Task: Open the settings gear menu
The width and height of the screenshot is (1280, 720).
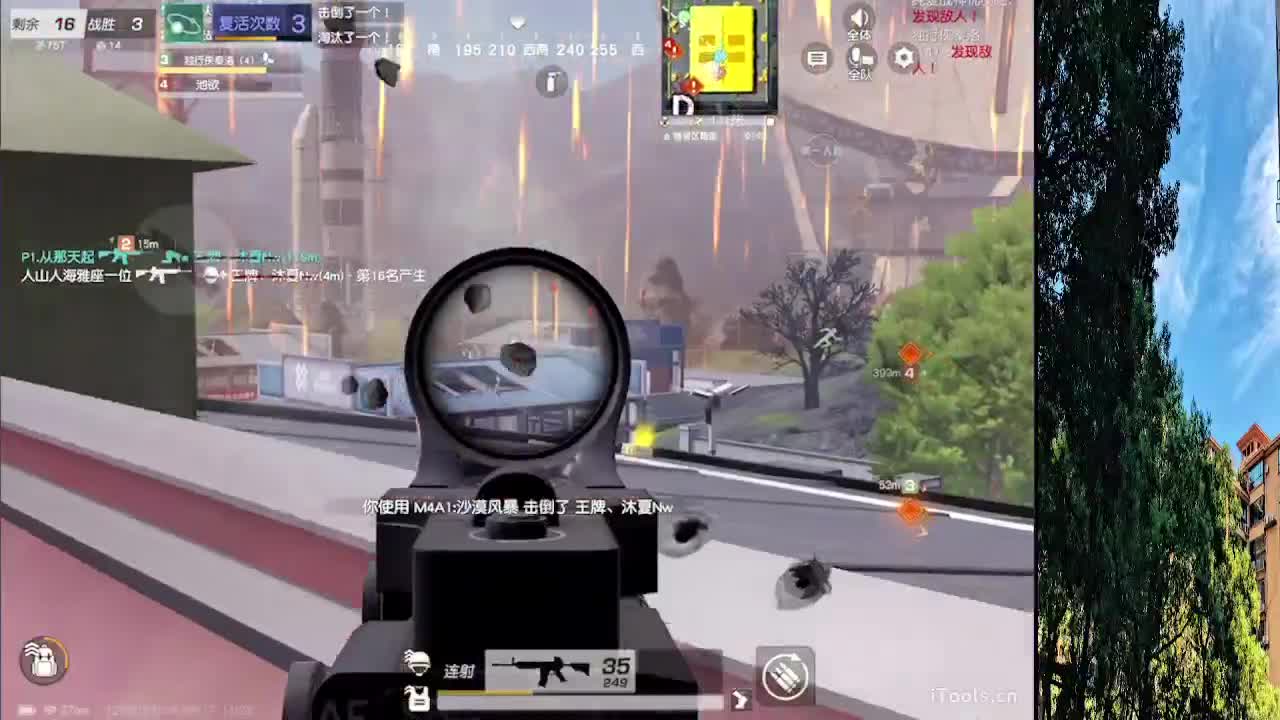Action: pyautogui.click(x=903, y=58)
